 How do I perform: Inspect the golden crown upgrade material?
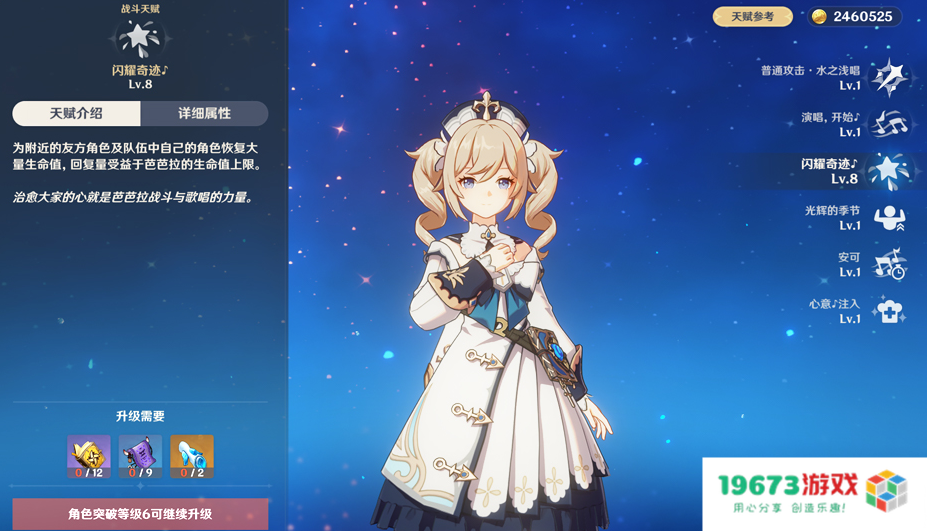89,457
